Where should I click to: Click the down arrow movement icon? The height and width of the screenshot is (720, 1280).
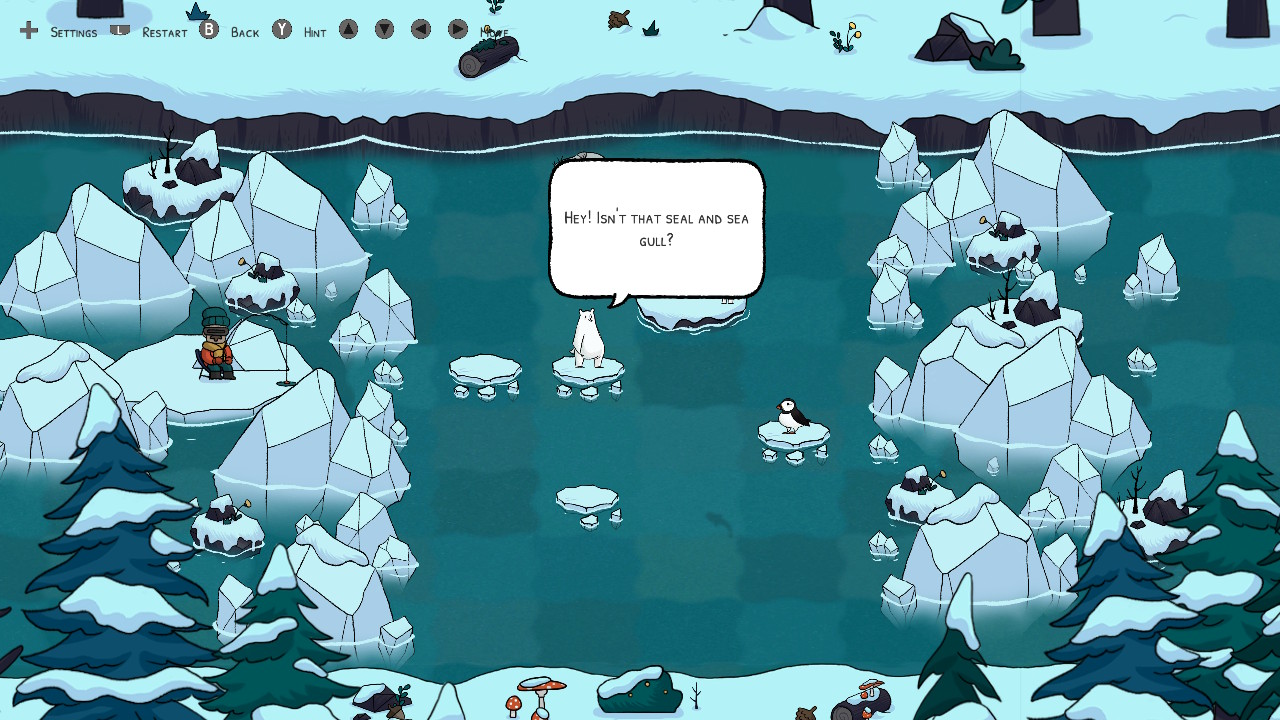tap(383, 30)
